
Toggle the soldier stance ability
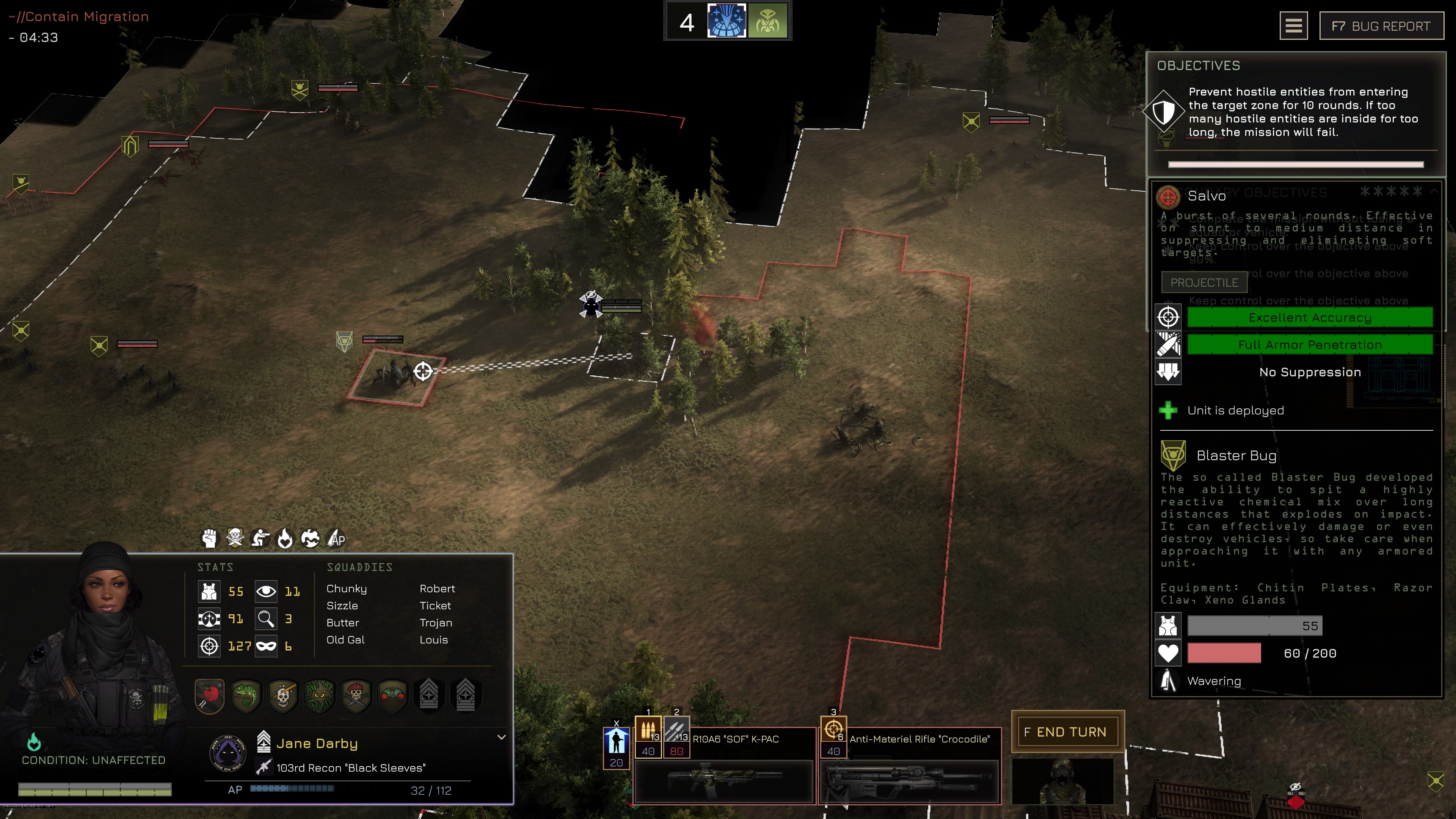point(616,742)
